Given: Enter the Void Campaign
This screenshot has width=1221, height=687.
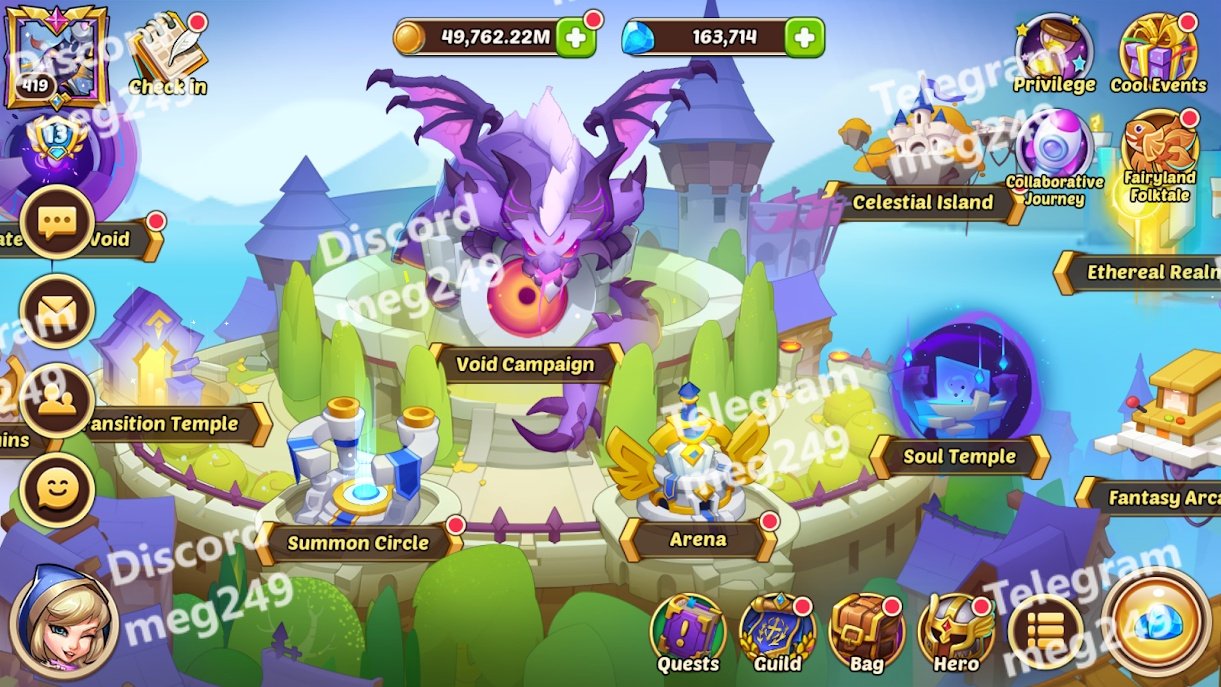Looking at the screenshot, I should click(x=525, y=365).
